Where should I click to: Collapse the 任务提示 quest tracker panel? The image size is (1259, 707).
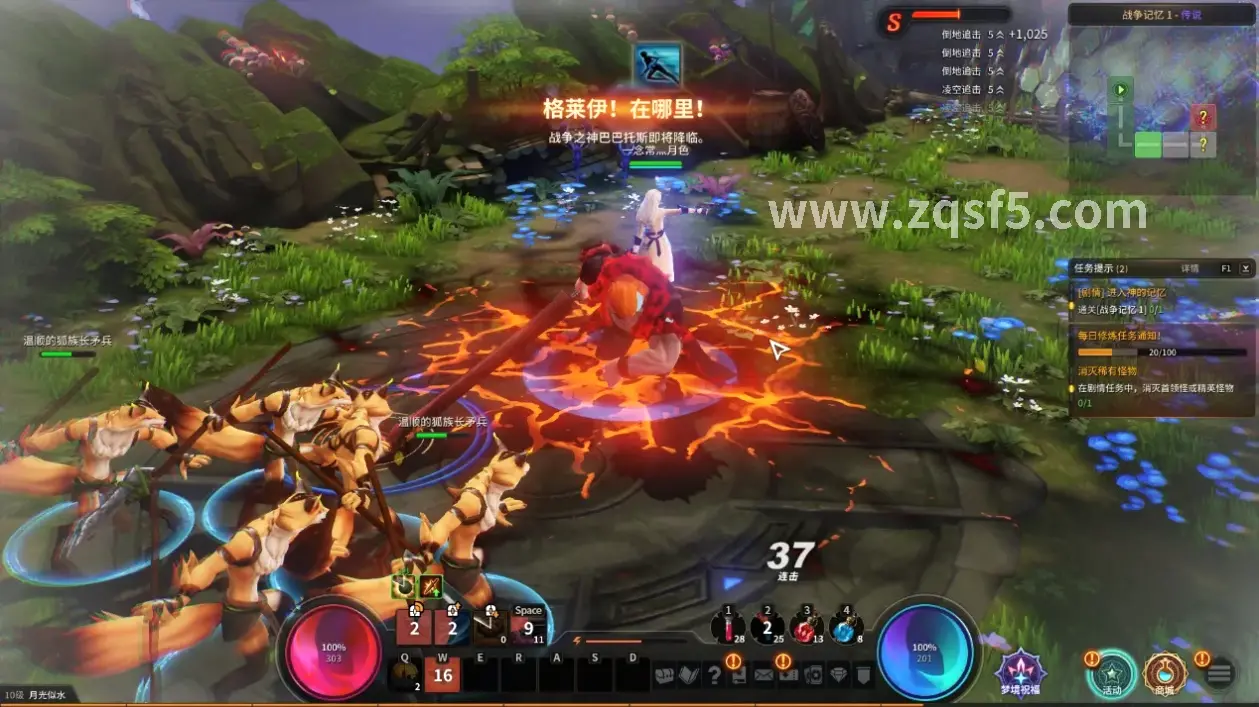tap(1245, 268)
